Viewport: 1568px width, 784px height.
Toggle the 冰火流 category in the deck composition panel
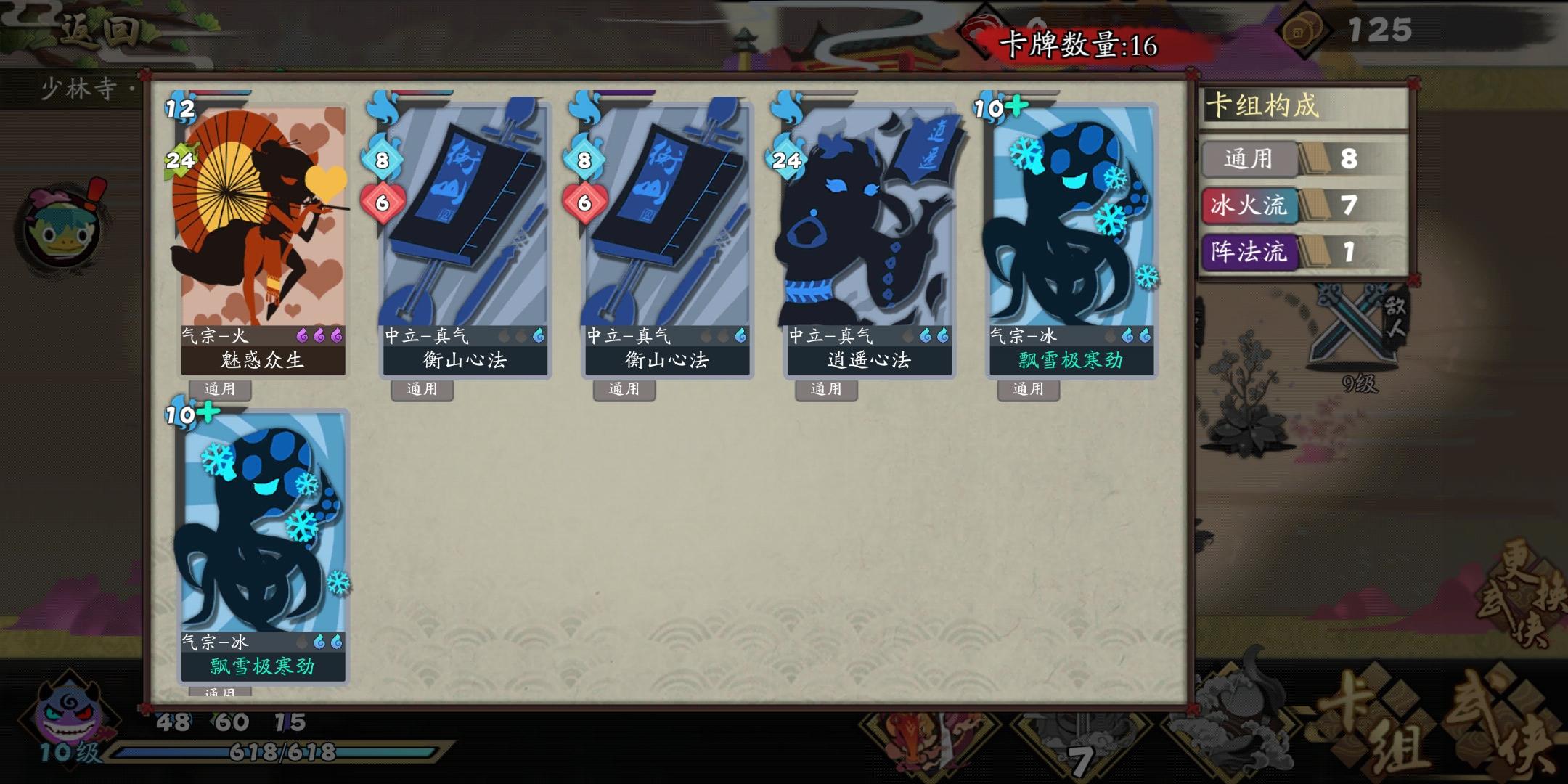1250,207
